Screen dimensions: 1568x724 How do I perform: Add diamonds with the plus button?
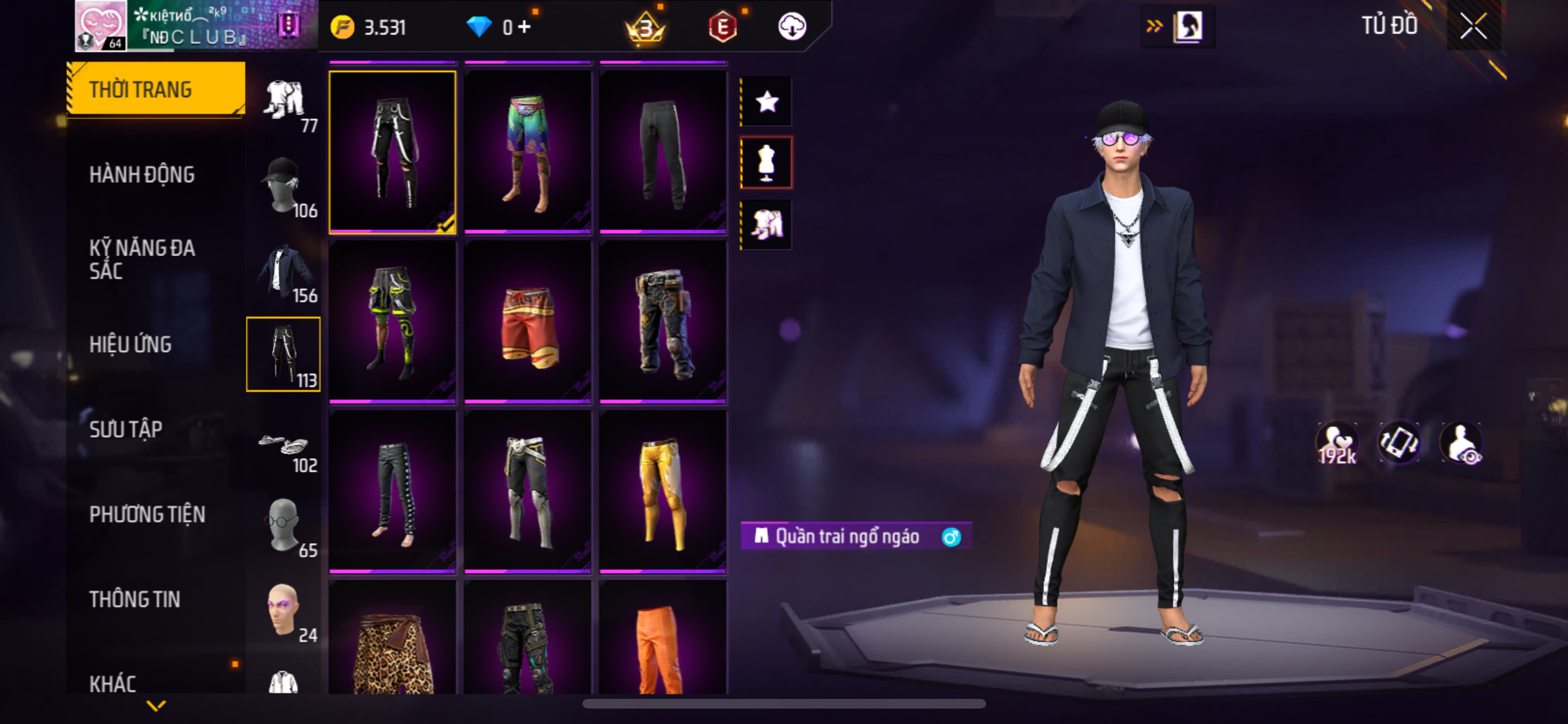(525, 27)
